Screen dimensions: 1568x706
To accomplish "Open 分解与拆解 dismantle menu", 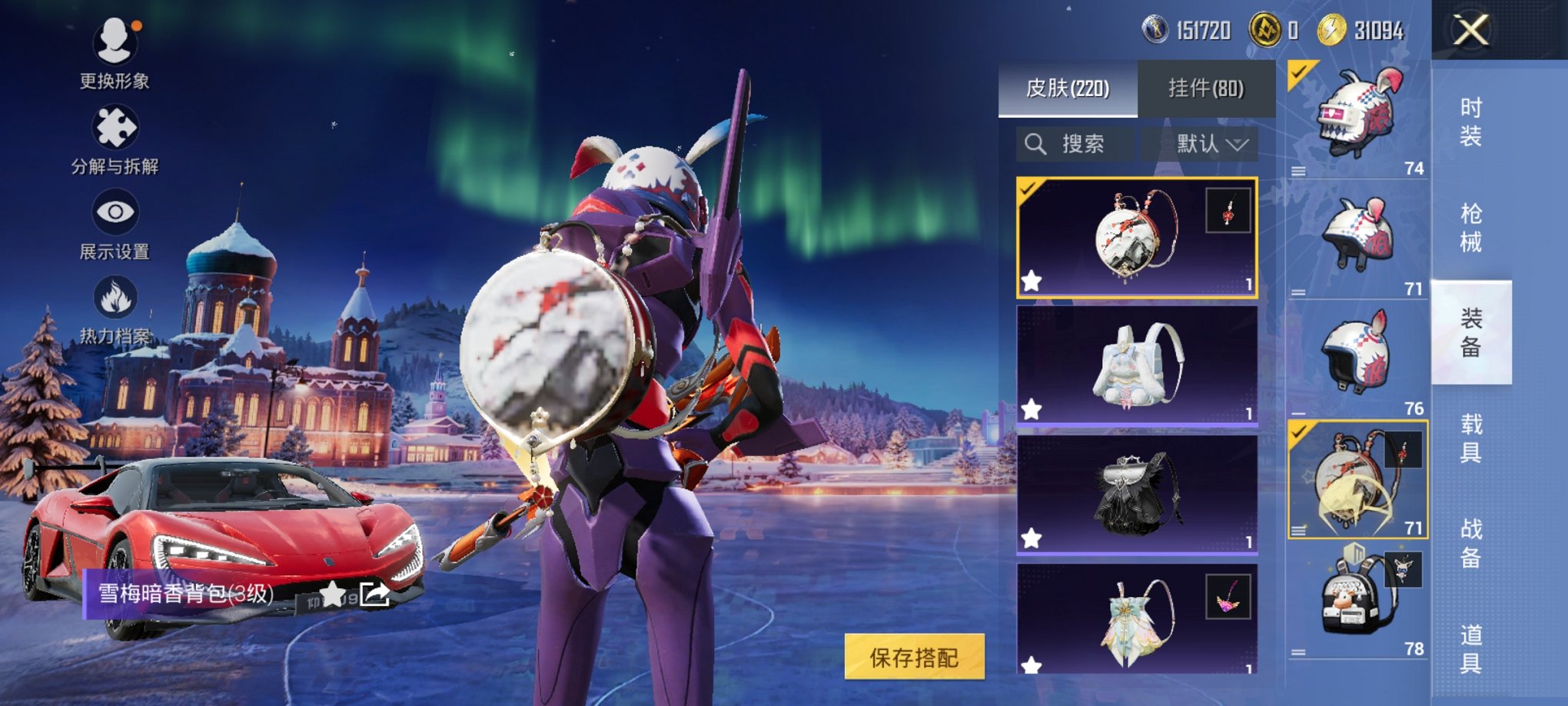I will 115,138.
